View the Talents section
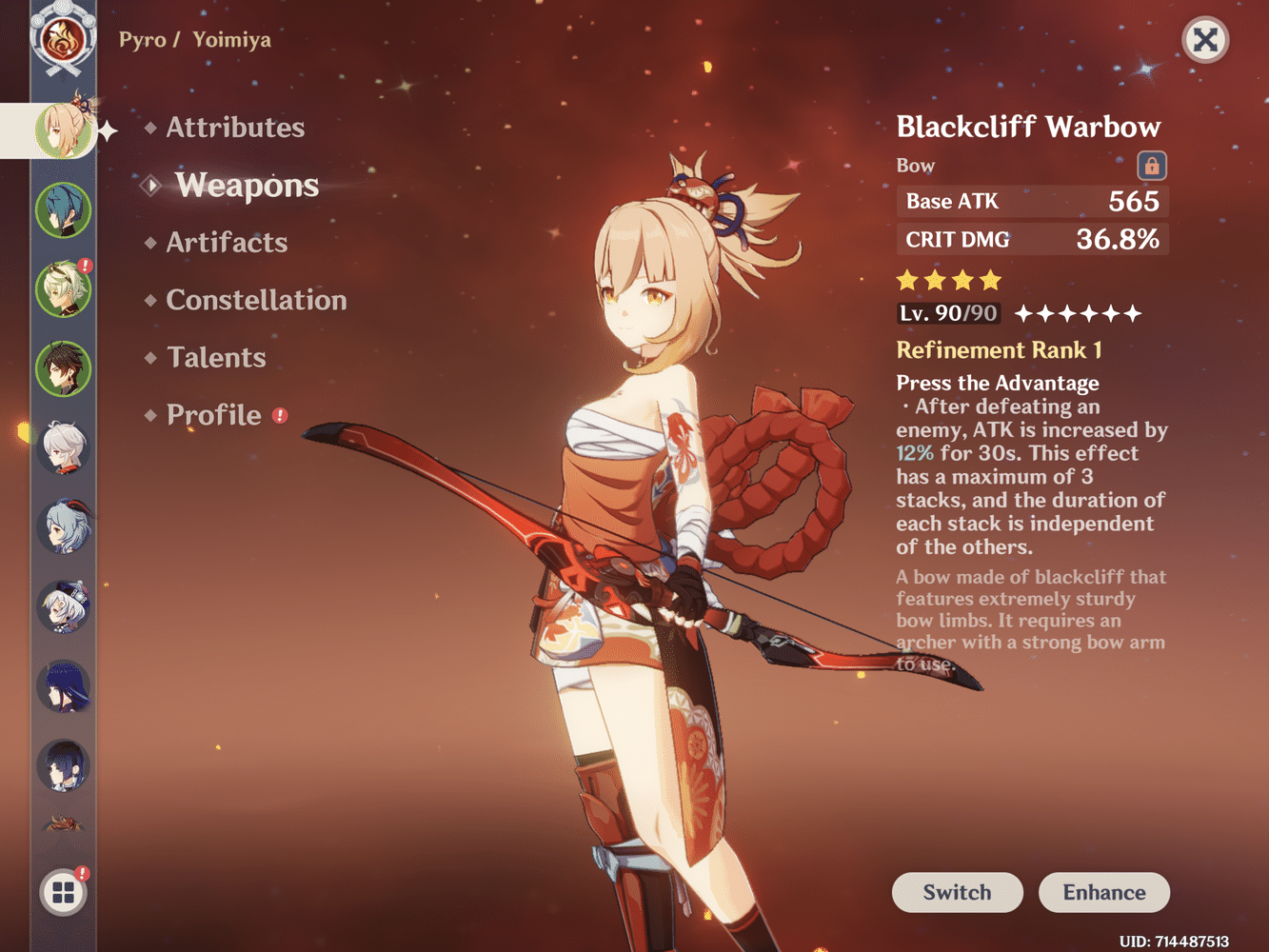This screenshot has height=952, width=1269. [x=216, y=357]
